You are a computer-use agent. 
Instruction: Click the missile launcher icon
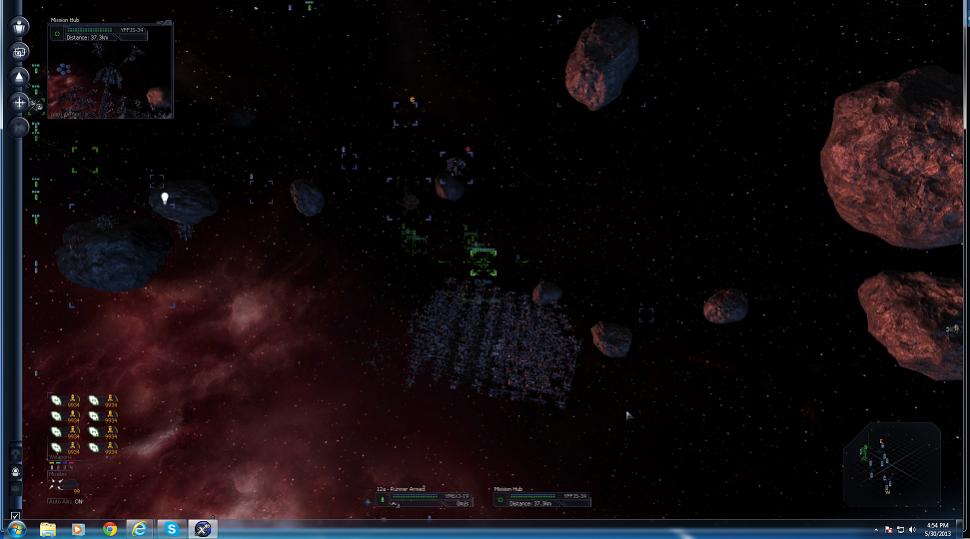57,484
